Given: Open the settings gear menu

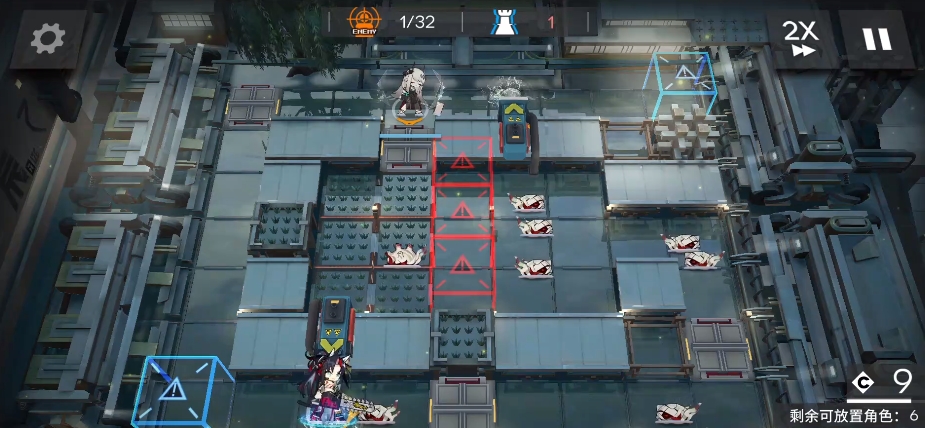Looking at the screenshot, I should [x=47, y=39].
